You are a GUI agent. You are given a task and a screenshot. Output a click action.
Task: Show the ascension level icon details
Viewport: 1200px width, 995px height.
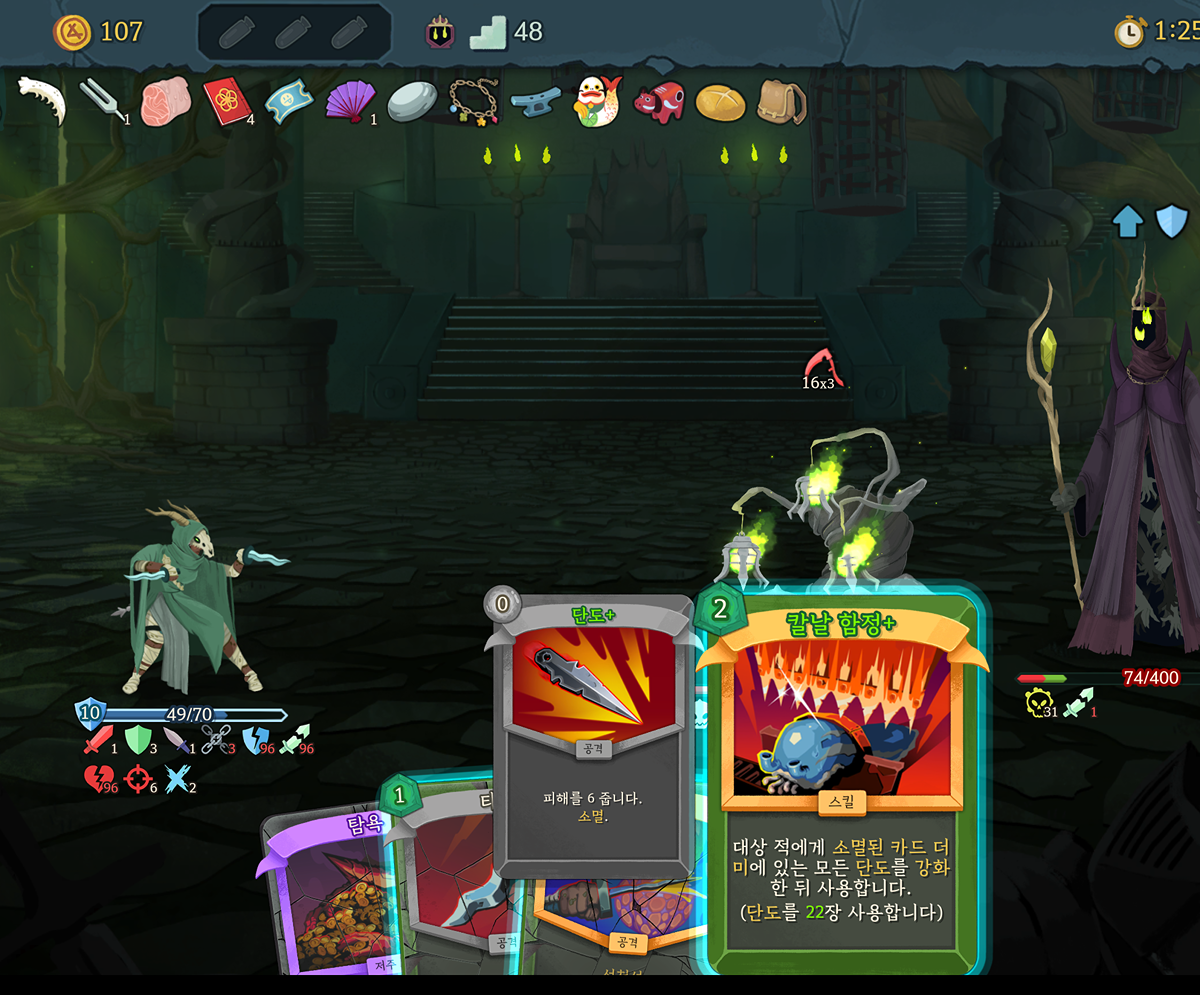click(440, 32)
